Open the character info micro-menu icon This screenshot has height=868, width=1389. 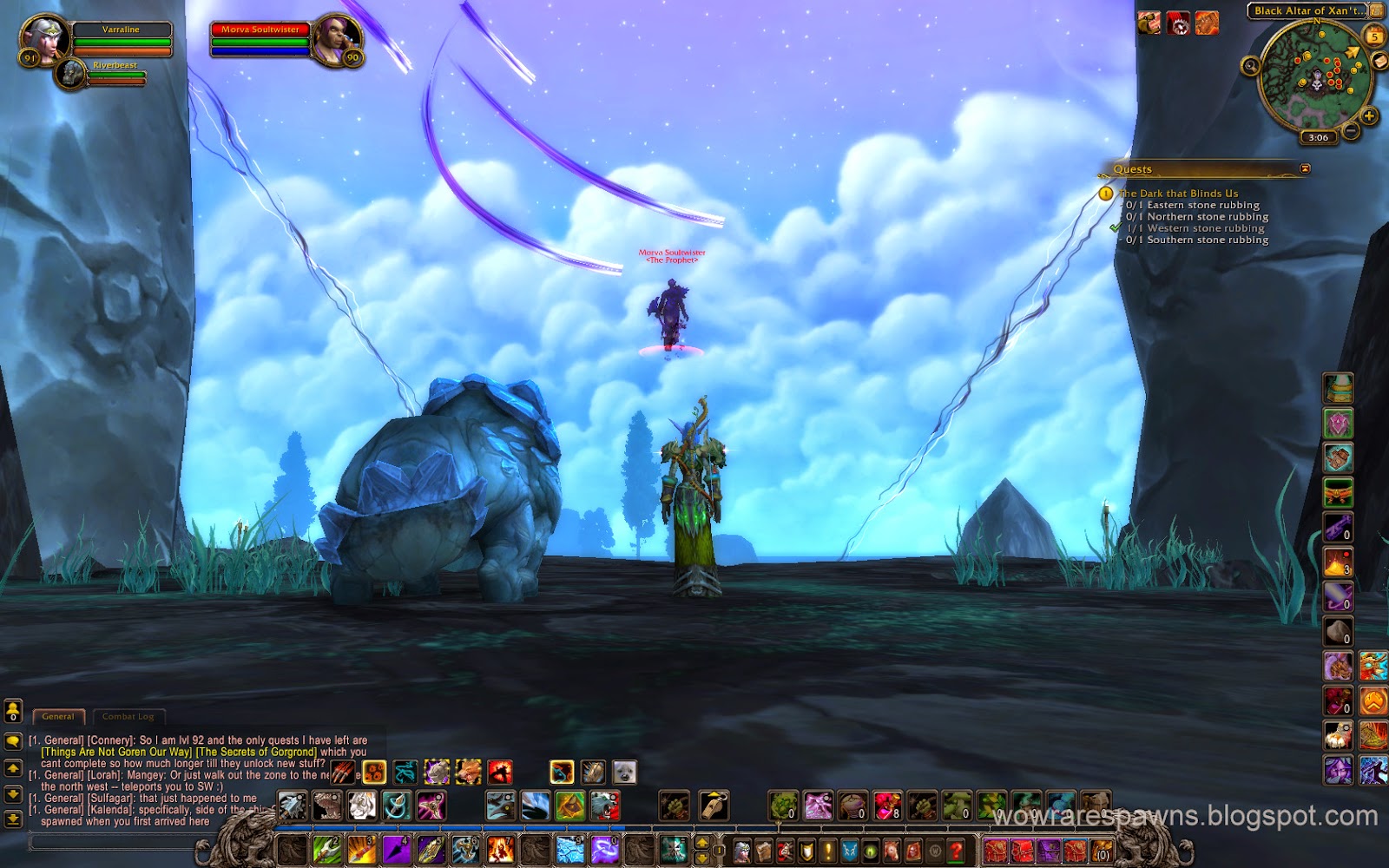point(742,851)
